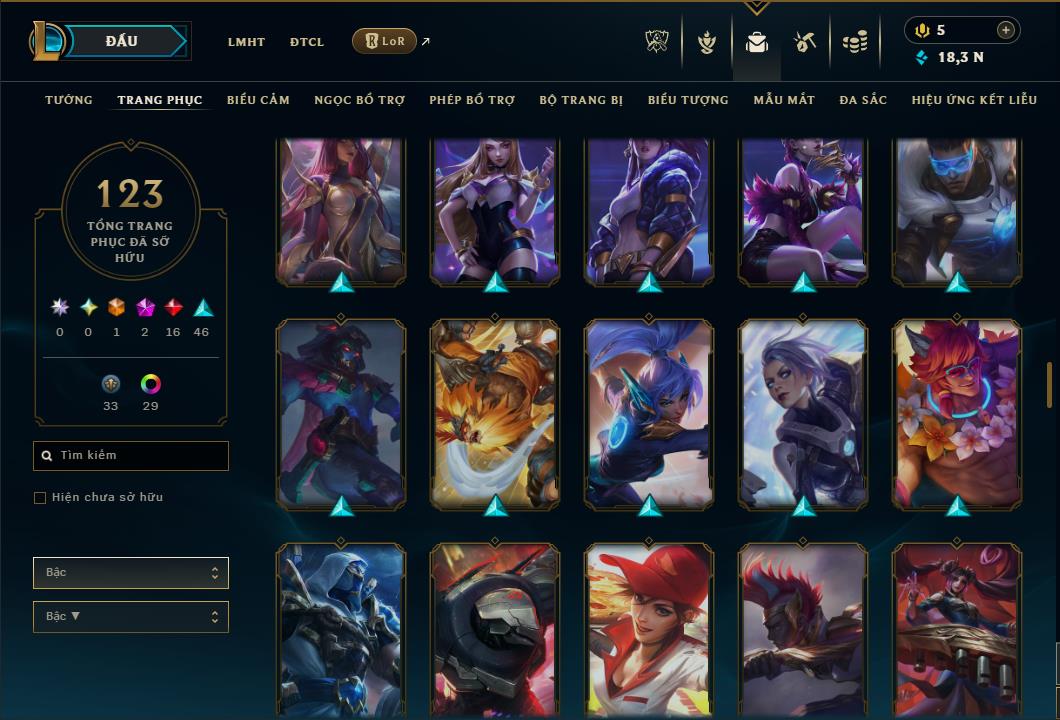The height and width of the screenshot is (720, 1060).
Task: Show the BỘ TRANG BỊ tab
Action: point(581,100)
